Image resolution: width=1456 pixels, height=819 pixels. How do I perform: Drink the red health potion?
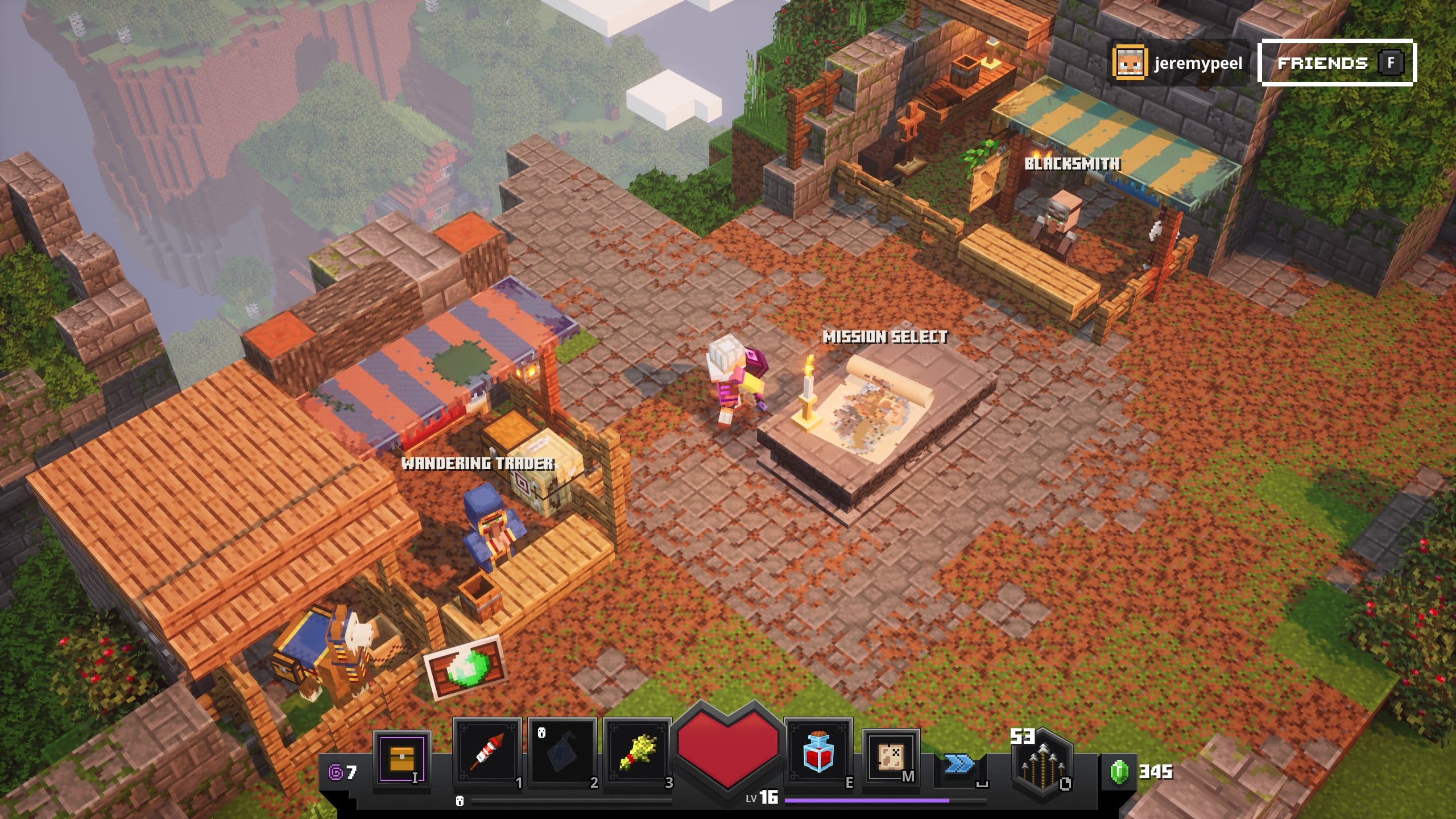point(818,755)
